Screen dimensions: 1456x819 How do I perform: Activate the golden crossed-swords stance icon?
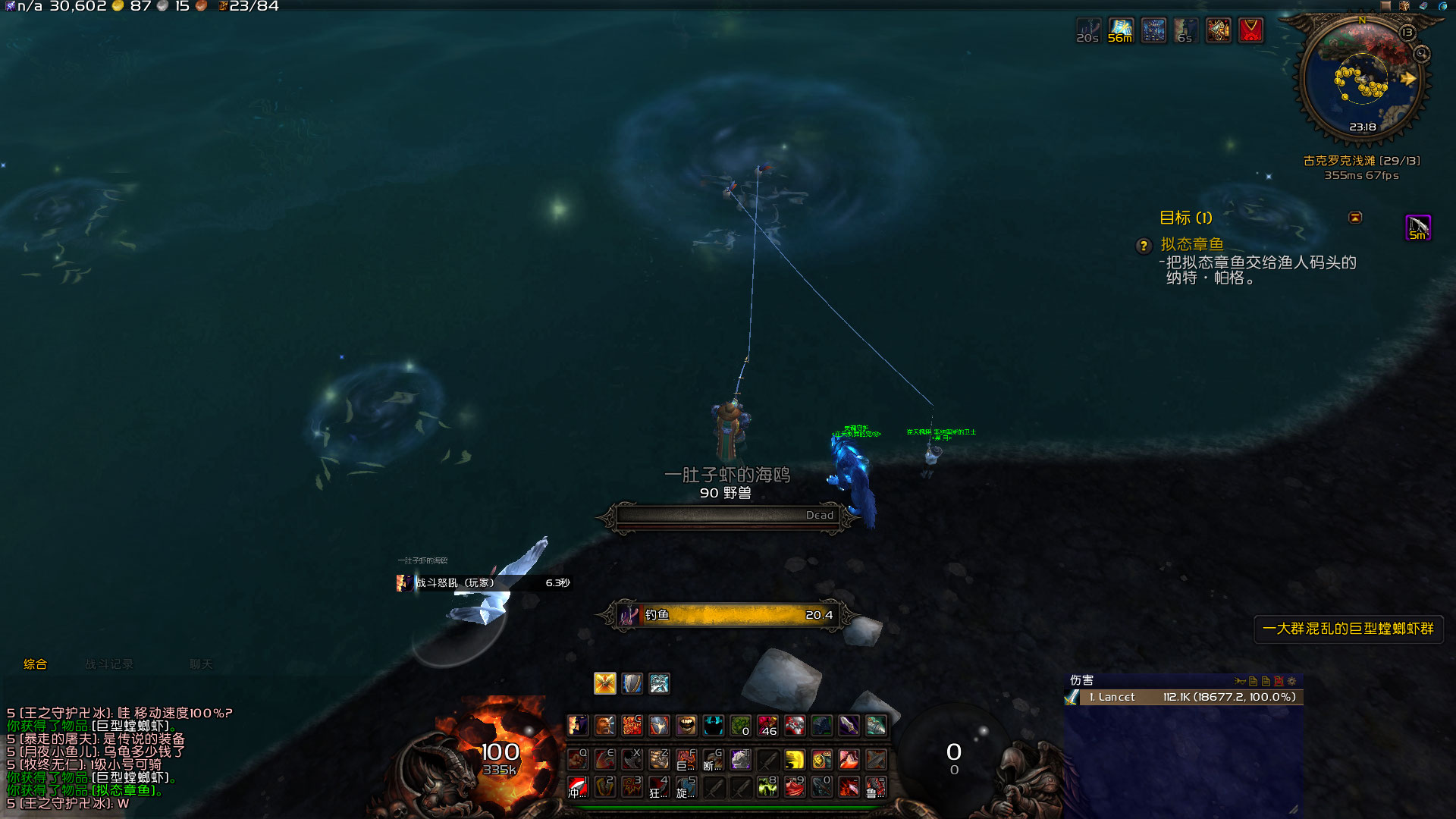[x=605, y=683]
